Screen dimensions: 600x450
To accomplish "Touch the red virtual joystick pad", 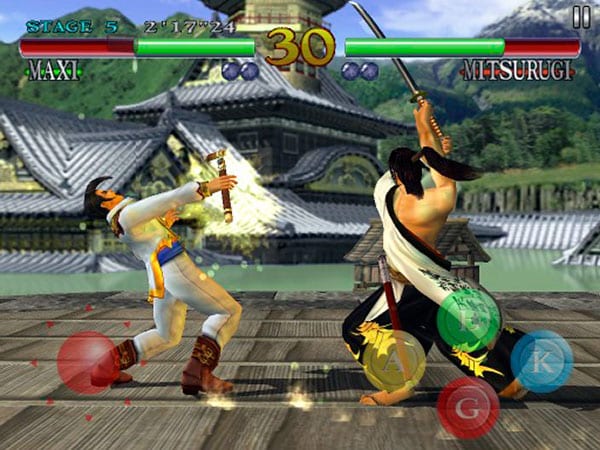I will 88,362.
